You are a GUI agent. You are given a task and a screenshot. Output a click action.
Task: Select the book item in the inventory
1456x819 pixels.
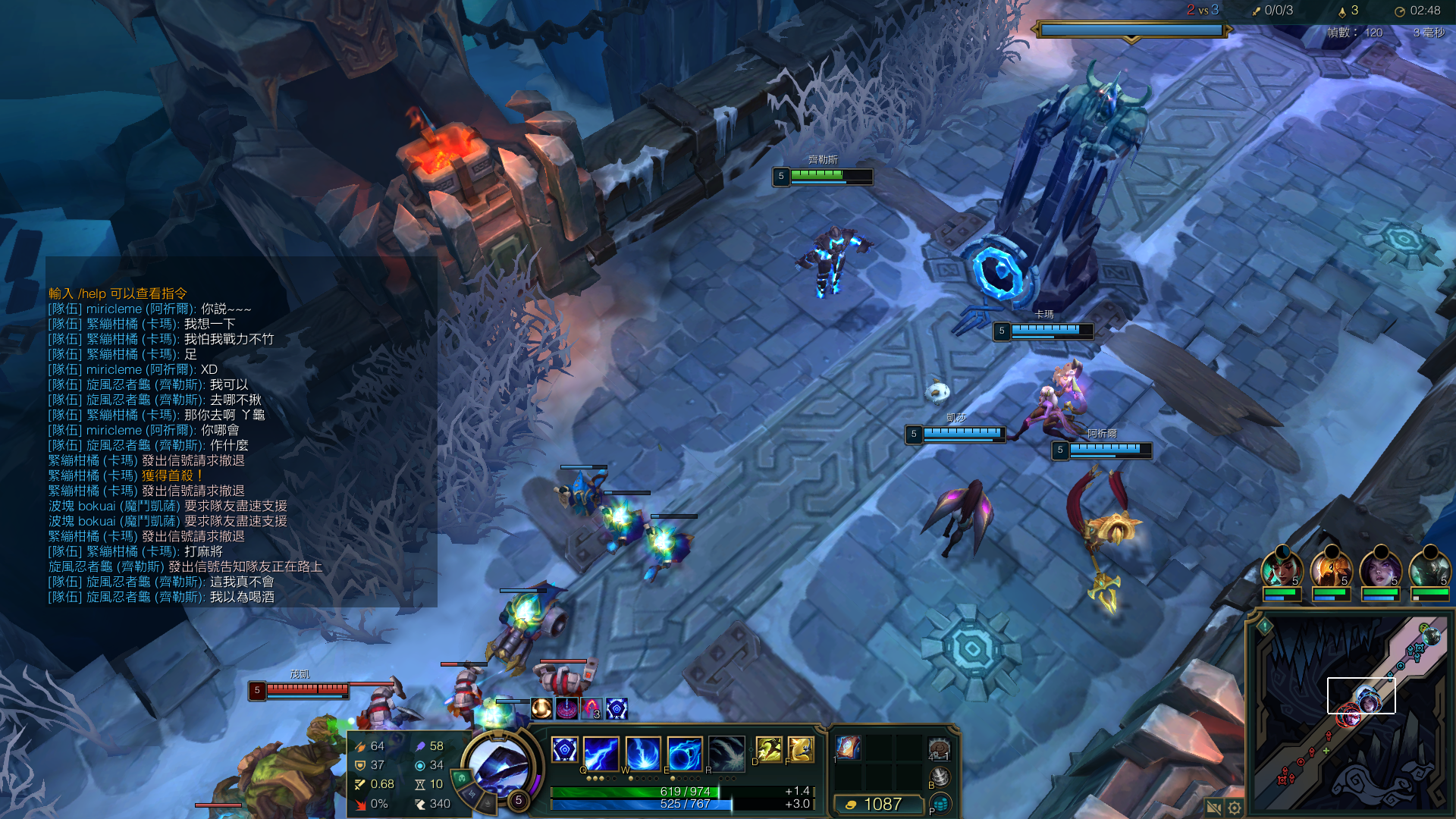[x=848, y=747]
